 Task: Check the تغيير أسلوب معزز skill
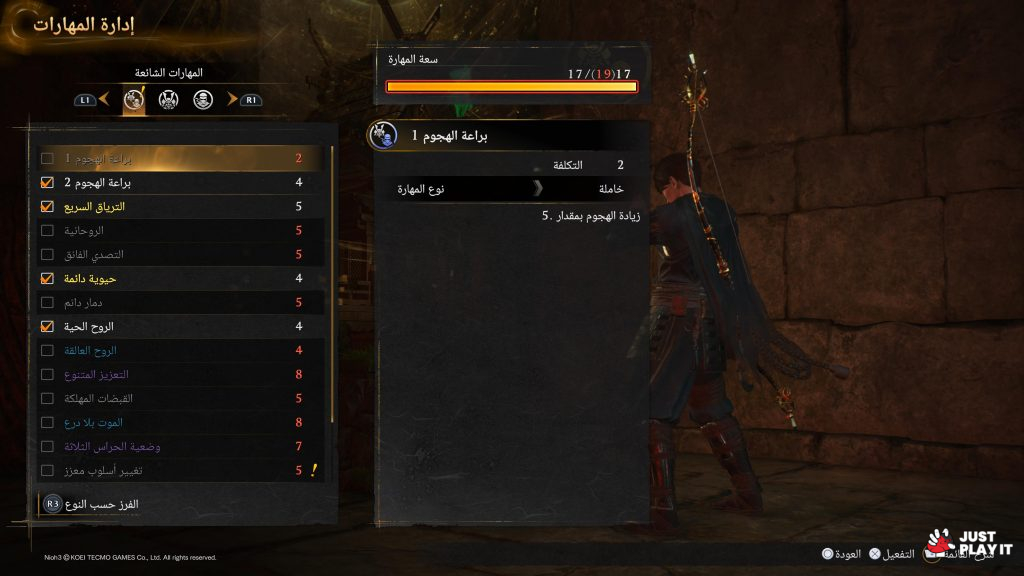click(x=47, y=470)
